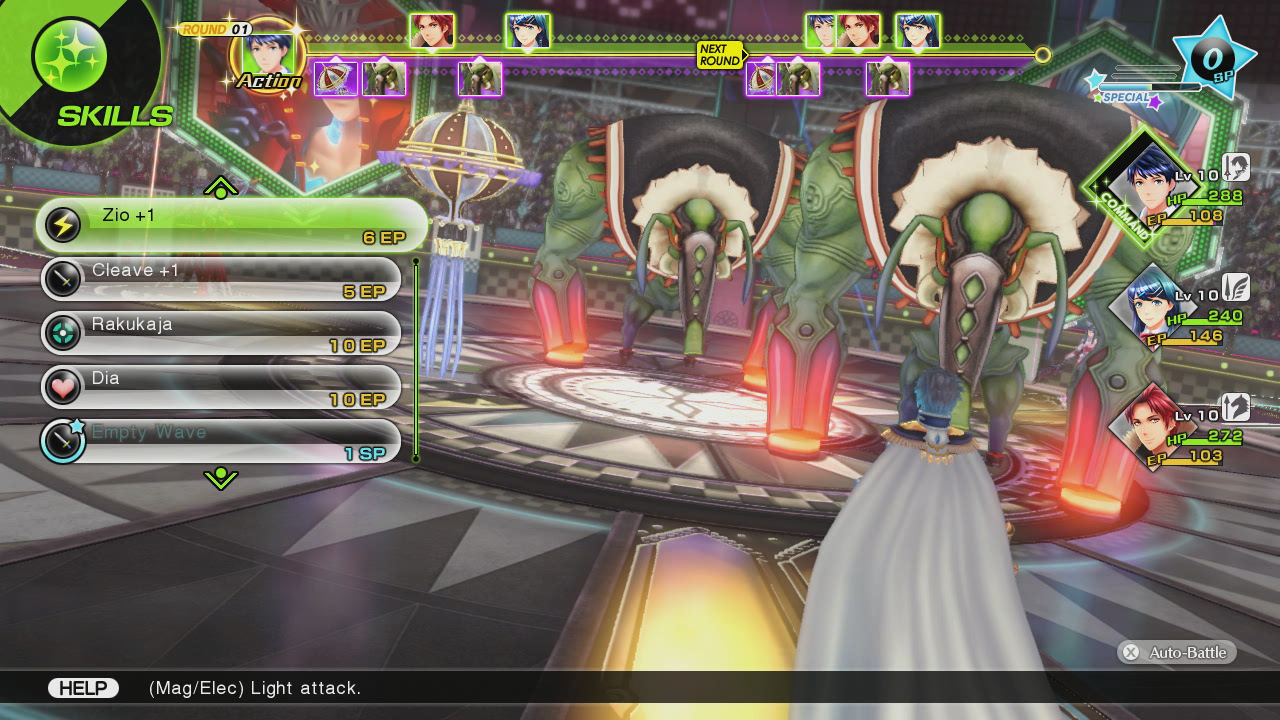Screen dimensions: 1280x720
Task: Open the green Skills category emblem
Action: [x=70, y=57]
